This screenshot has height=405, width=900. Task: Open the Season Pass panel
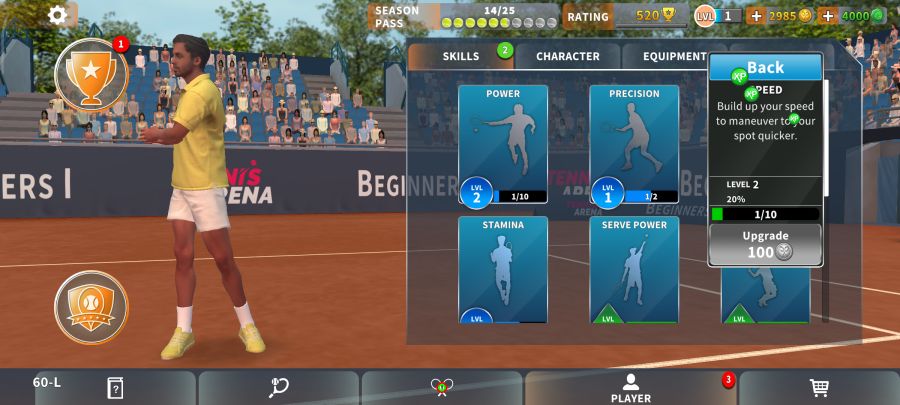pyautogui.click(x=464, y=16)
